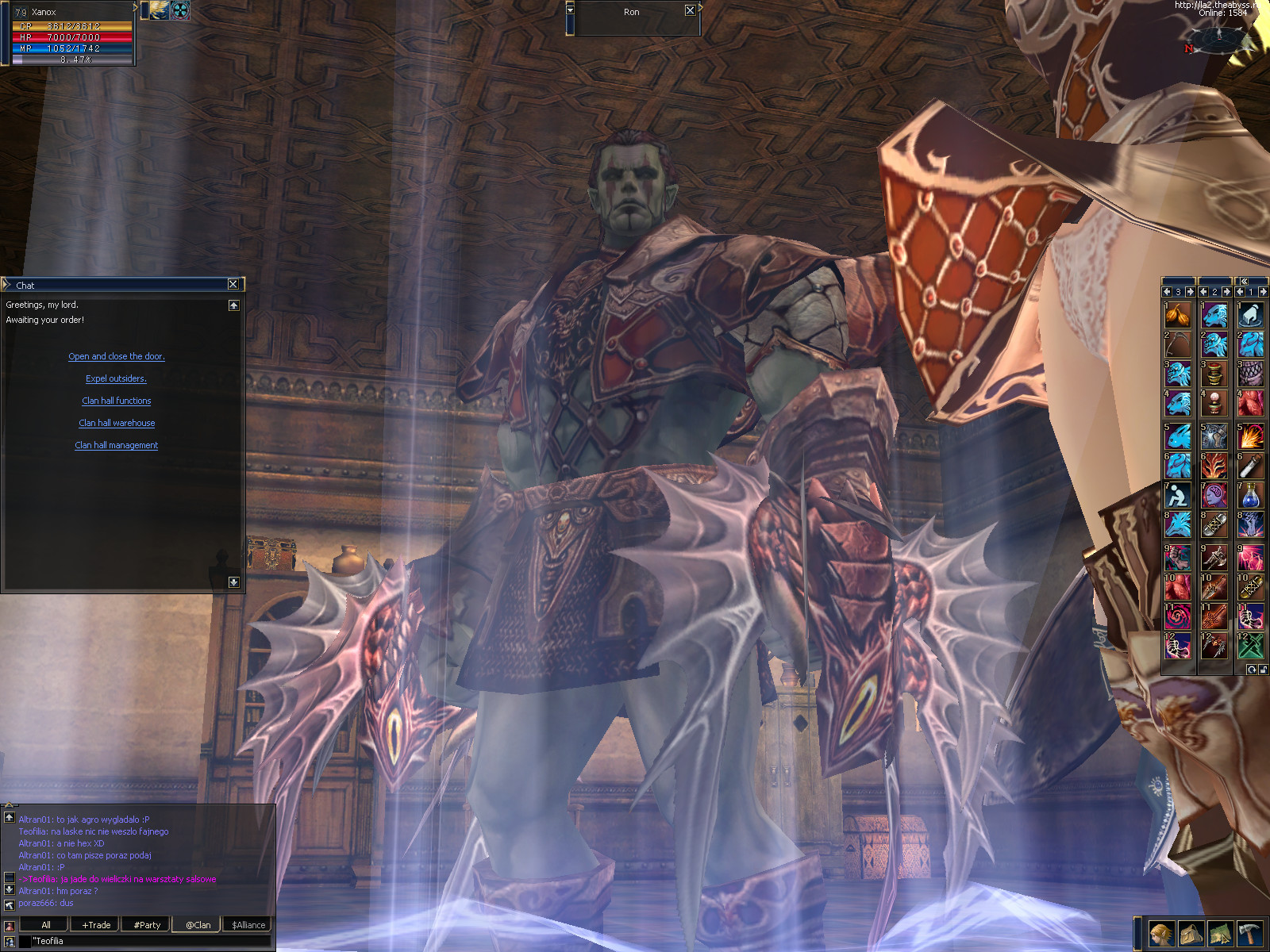This screenshot has width=1270, height=952.
Task: Use the blue mana potion hotbar slot
Action: click(1250, 495)
